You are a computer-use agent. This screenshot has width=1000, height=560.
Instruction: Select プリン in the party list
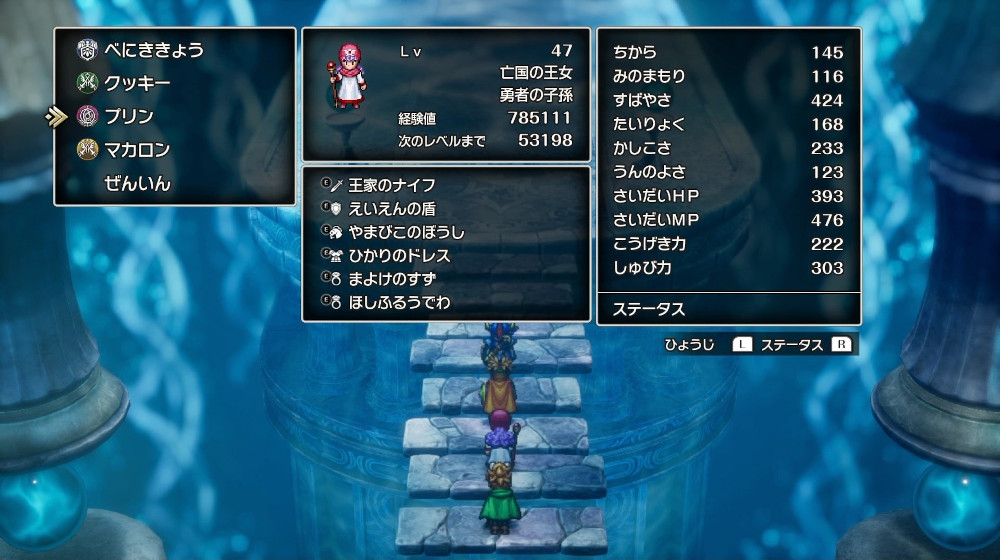129,117
